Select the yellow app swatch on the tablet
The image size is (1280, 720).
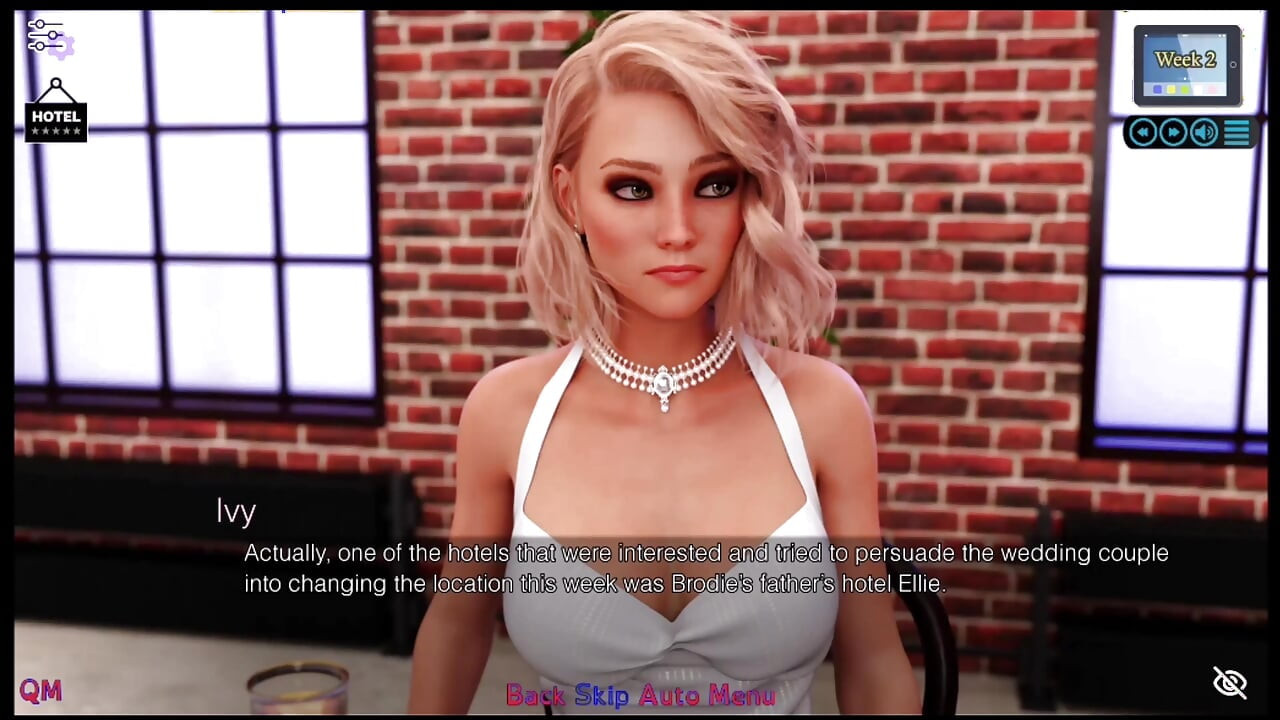1171,90
